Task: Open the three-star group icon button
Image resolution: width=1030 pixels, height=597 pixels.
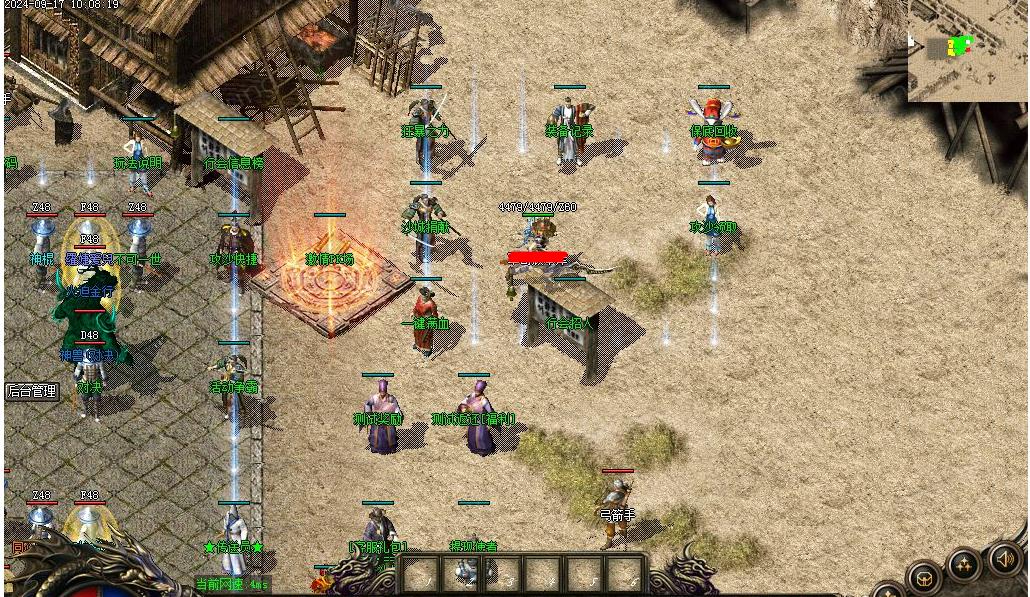Action: (x=965, y=567)
